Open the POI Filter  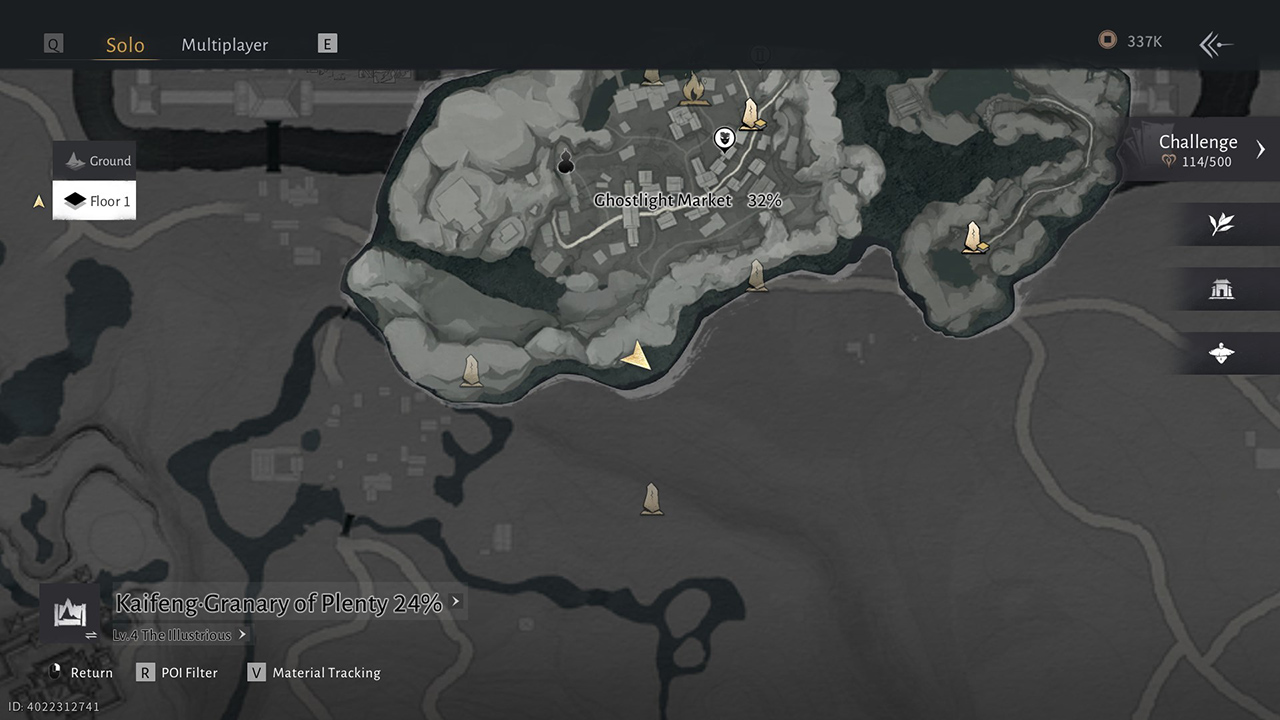point(179,673)
